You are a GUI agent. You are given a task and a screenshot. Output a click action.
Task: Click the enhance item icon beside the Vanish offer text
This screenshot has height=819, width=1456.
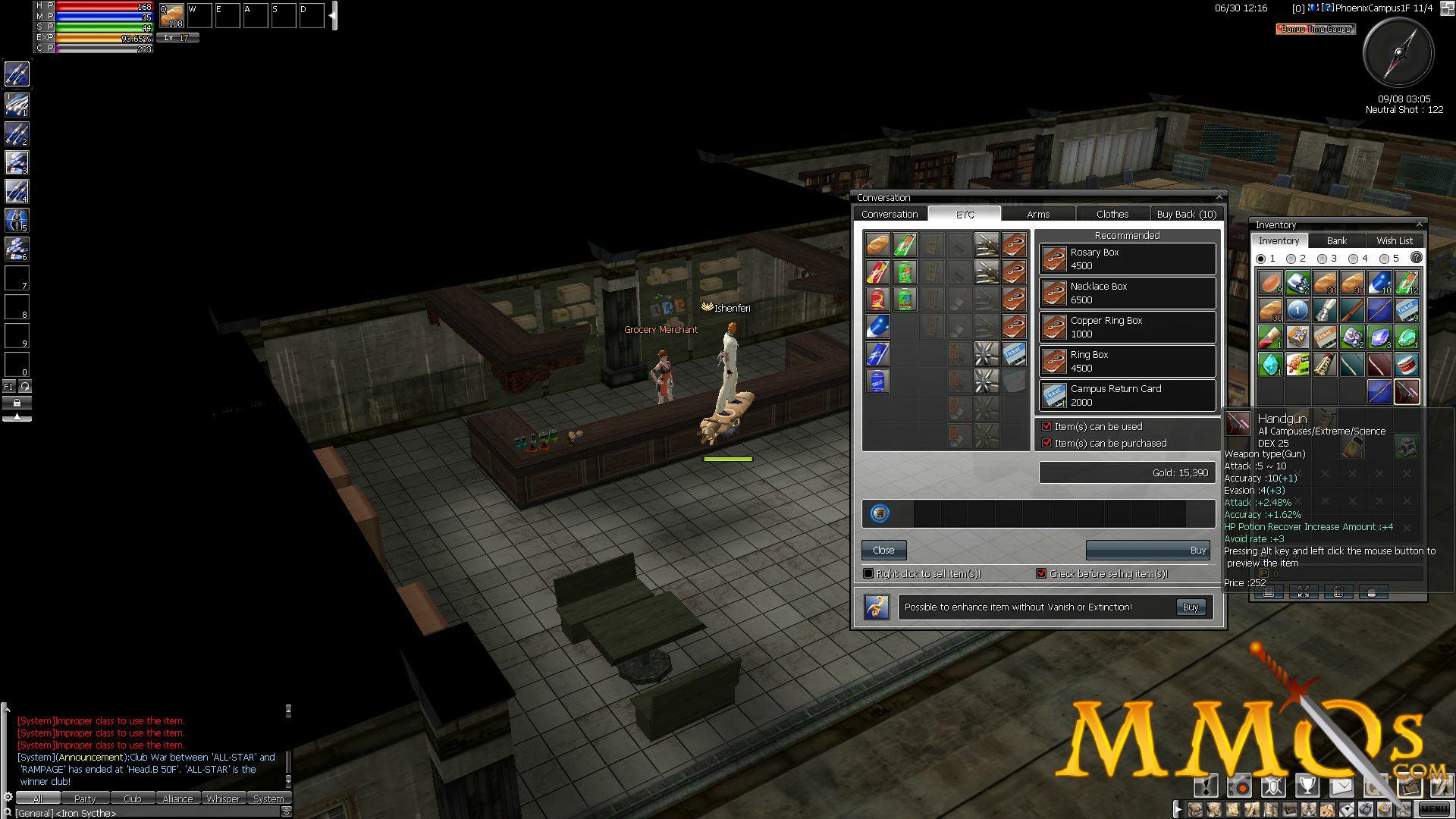click(877, 607)
